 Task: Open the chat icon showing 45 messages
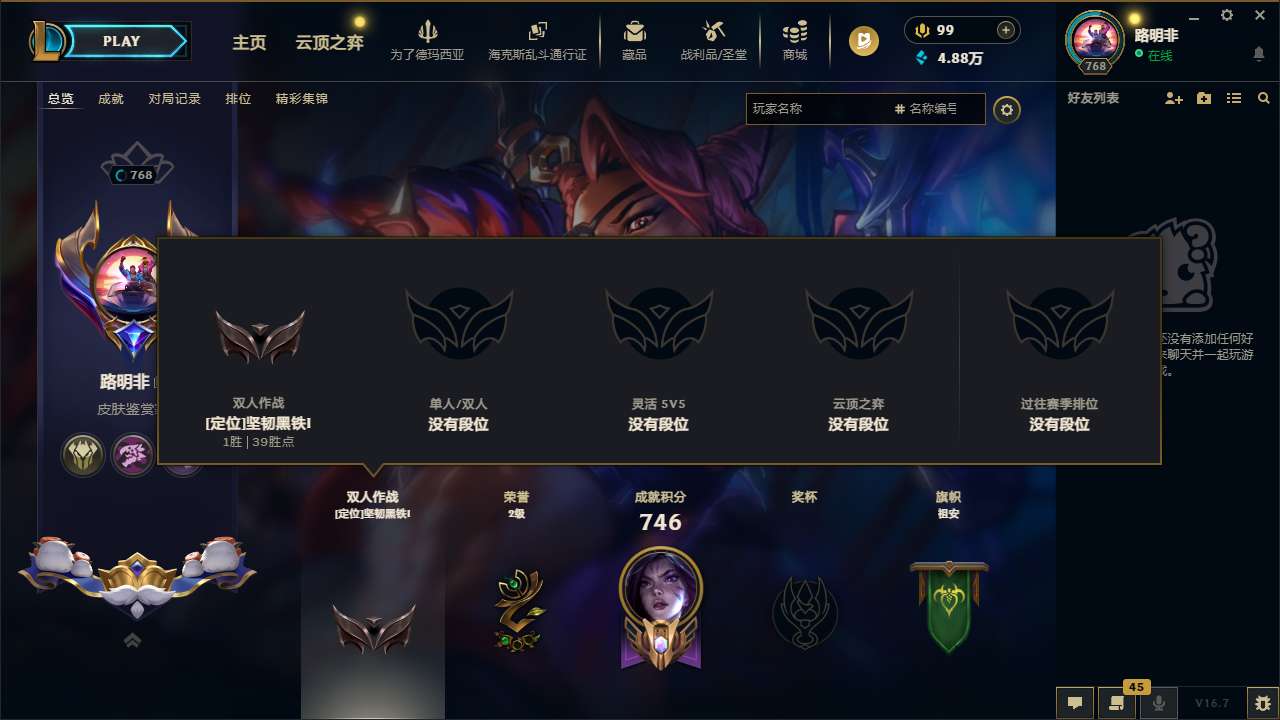click(1117, 702)
